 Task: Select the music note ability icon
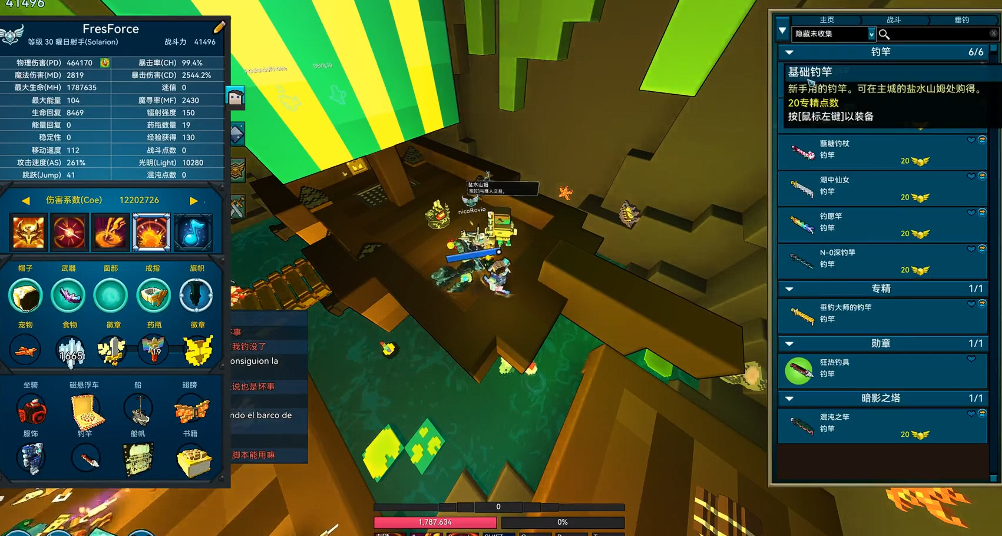click(x=193, y=232)
